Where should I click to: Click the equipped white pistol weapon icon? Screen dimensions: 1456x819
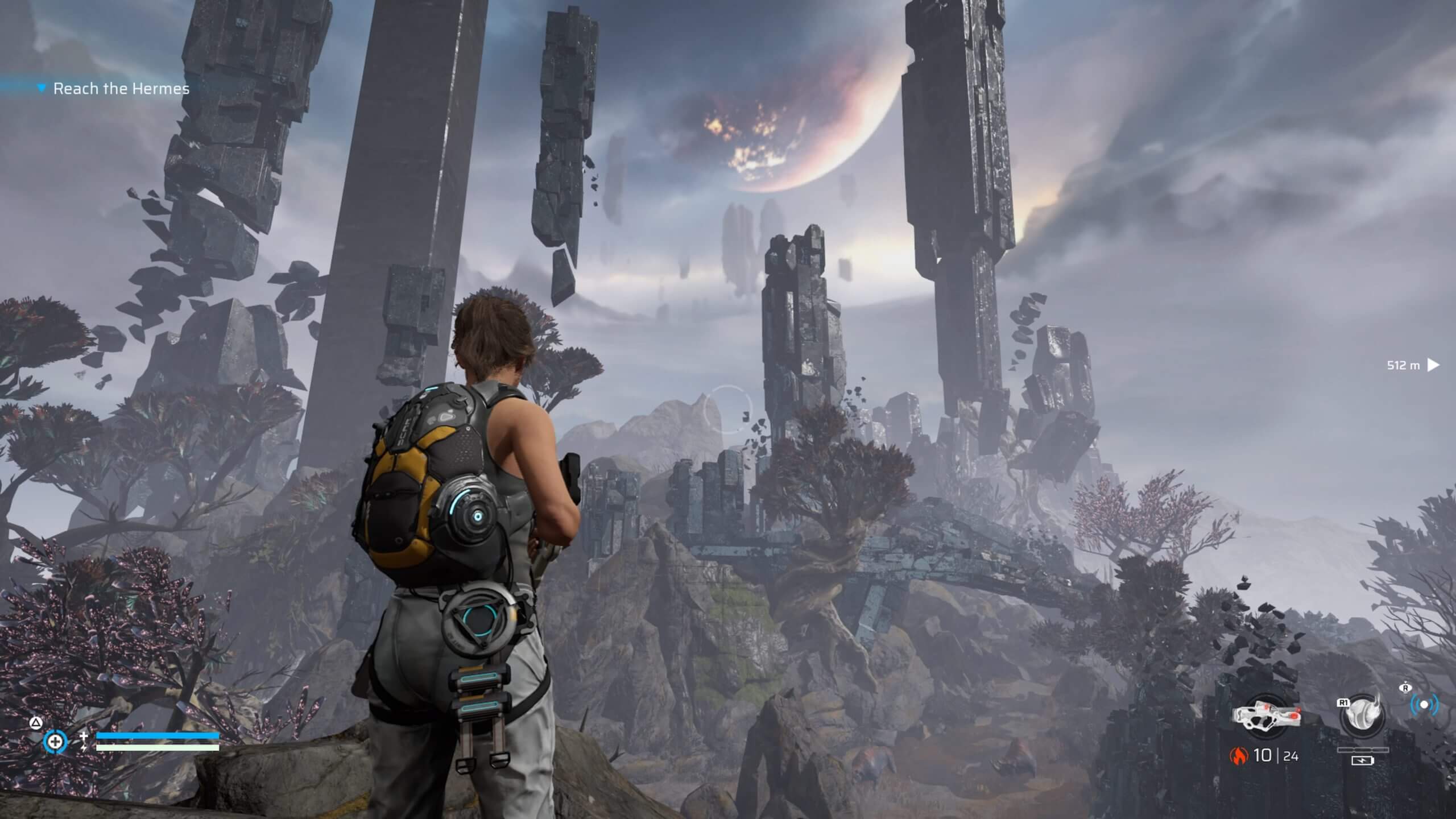click(1267, 715)
